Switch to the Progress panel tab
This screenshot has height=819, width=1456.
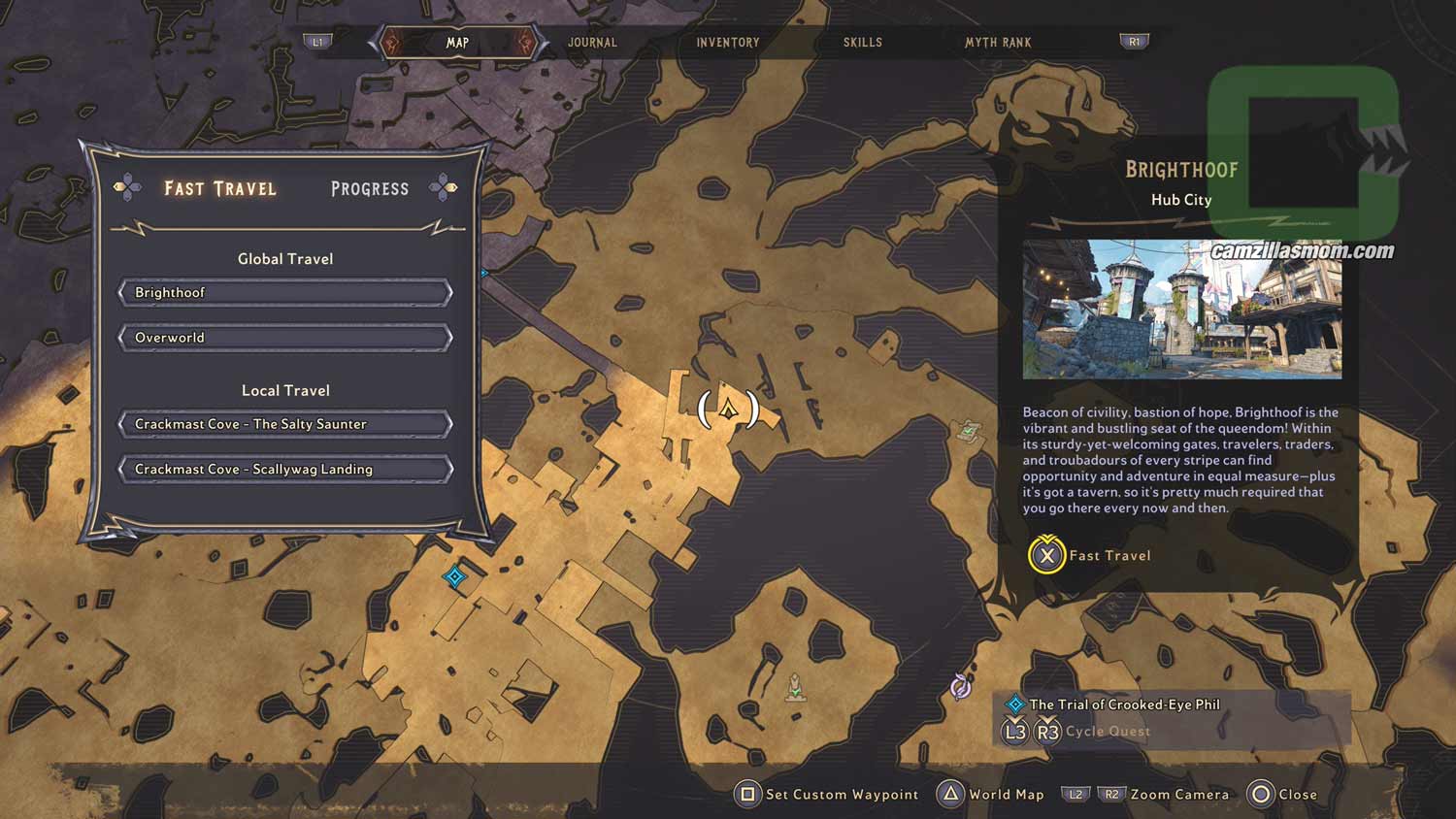tap(370, 189)
